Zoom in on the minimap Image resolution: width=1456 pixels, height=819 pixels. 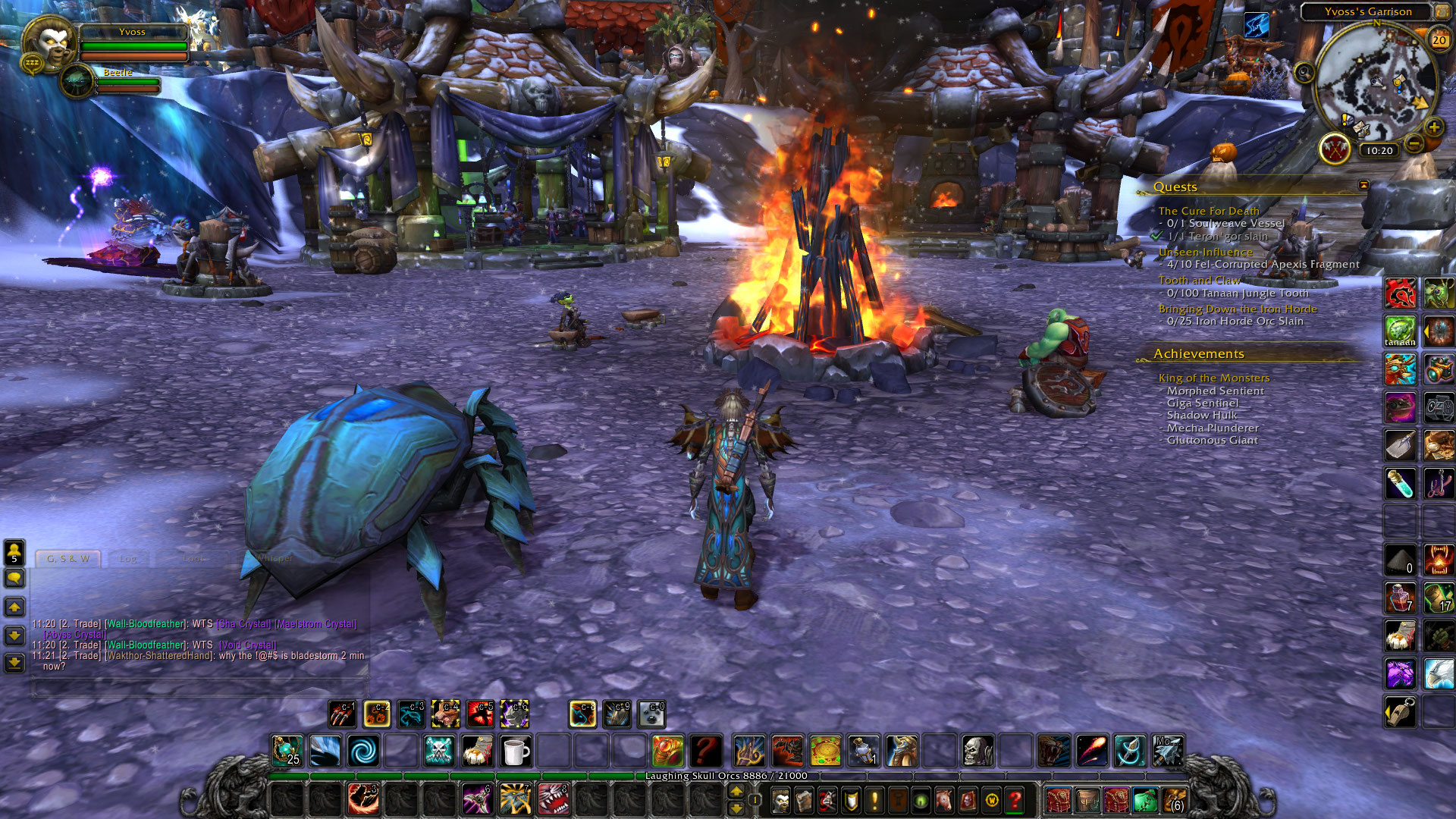(1433, 127)
